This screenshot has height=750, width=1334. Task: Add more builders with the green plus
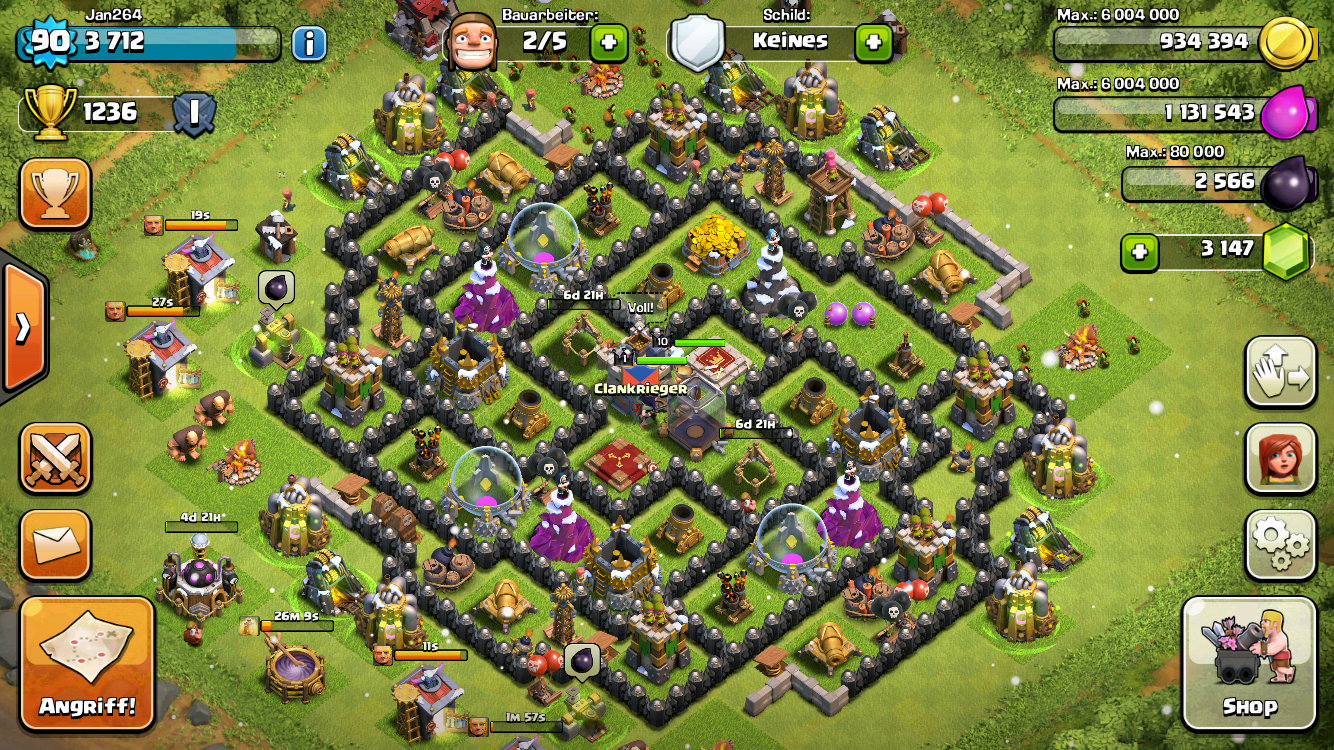coord(608,42)
